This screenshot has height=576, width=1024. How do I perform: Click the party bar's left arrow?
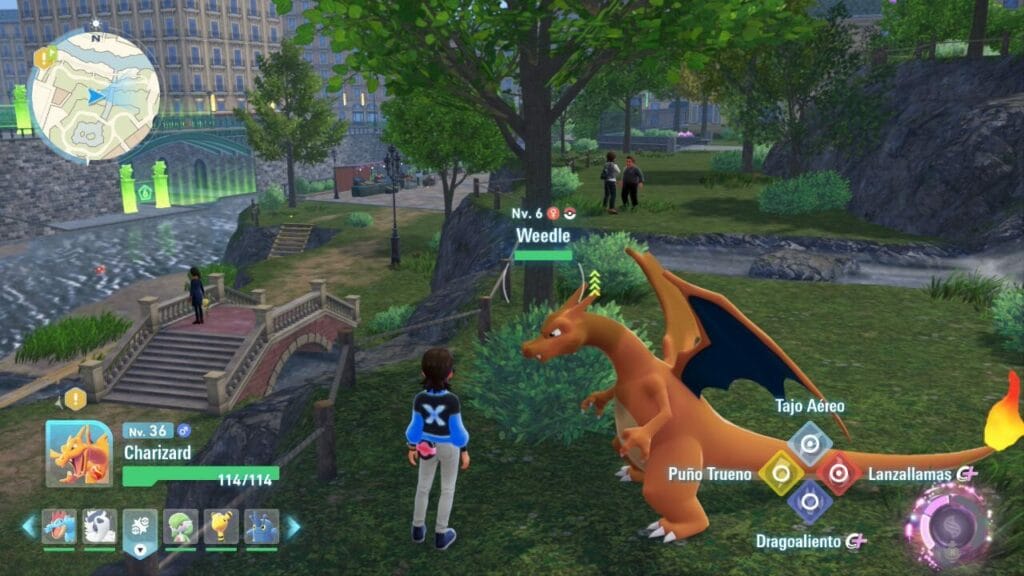click(x=28, y=527)
